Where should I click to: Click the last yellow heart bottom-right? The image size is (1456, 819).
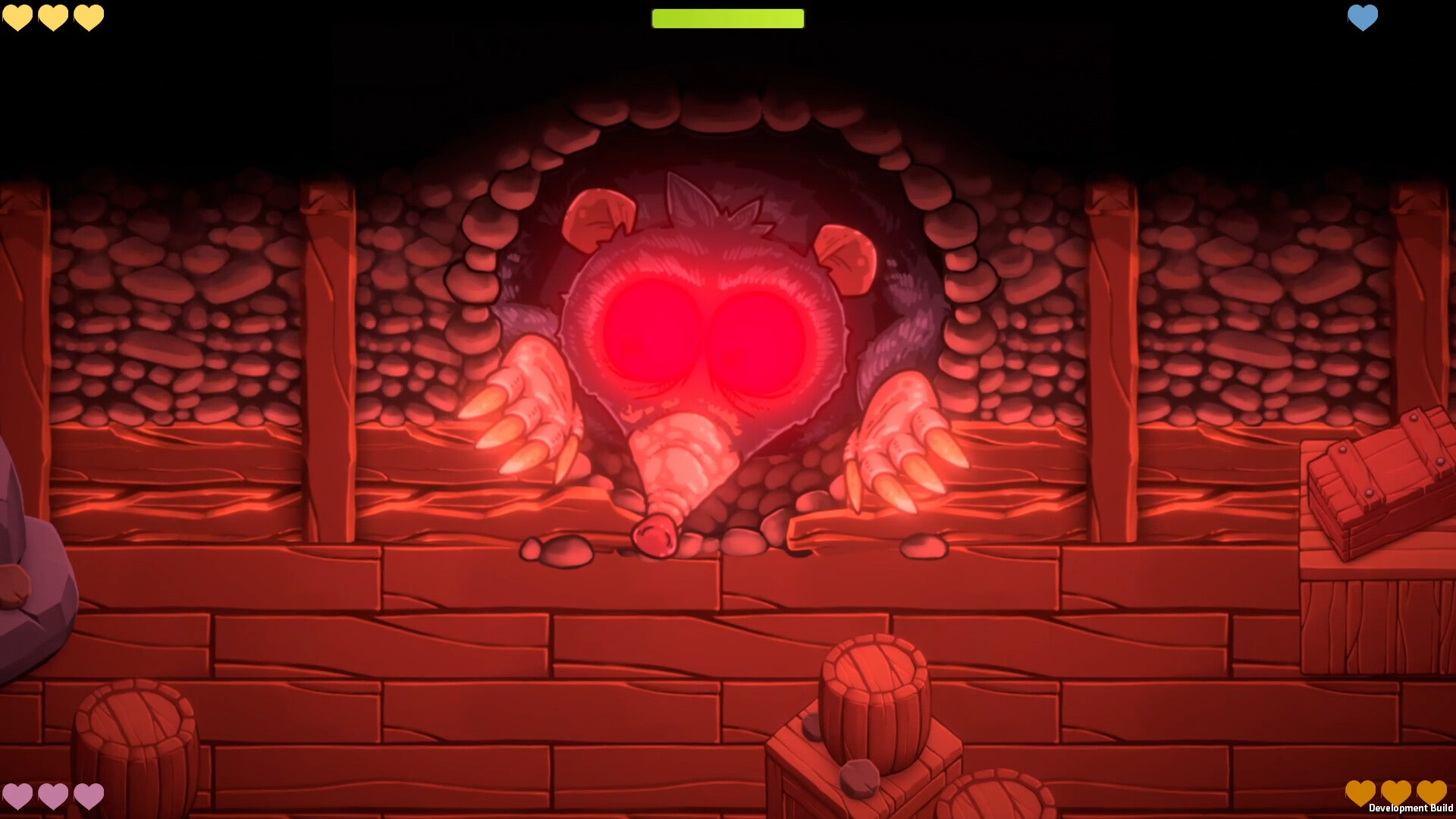coord(1432,793)
